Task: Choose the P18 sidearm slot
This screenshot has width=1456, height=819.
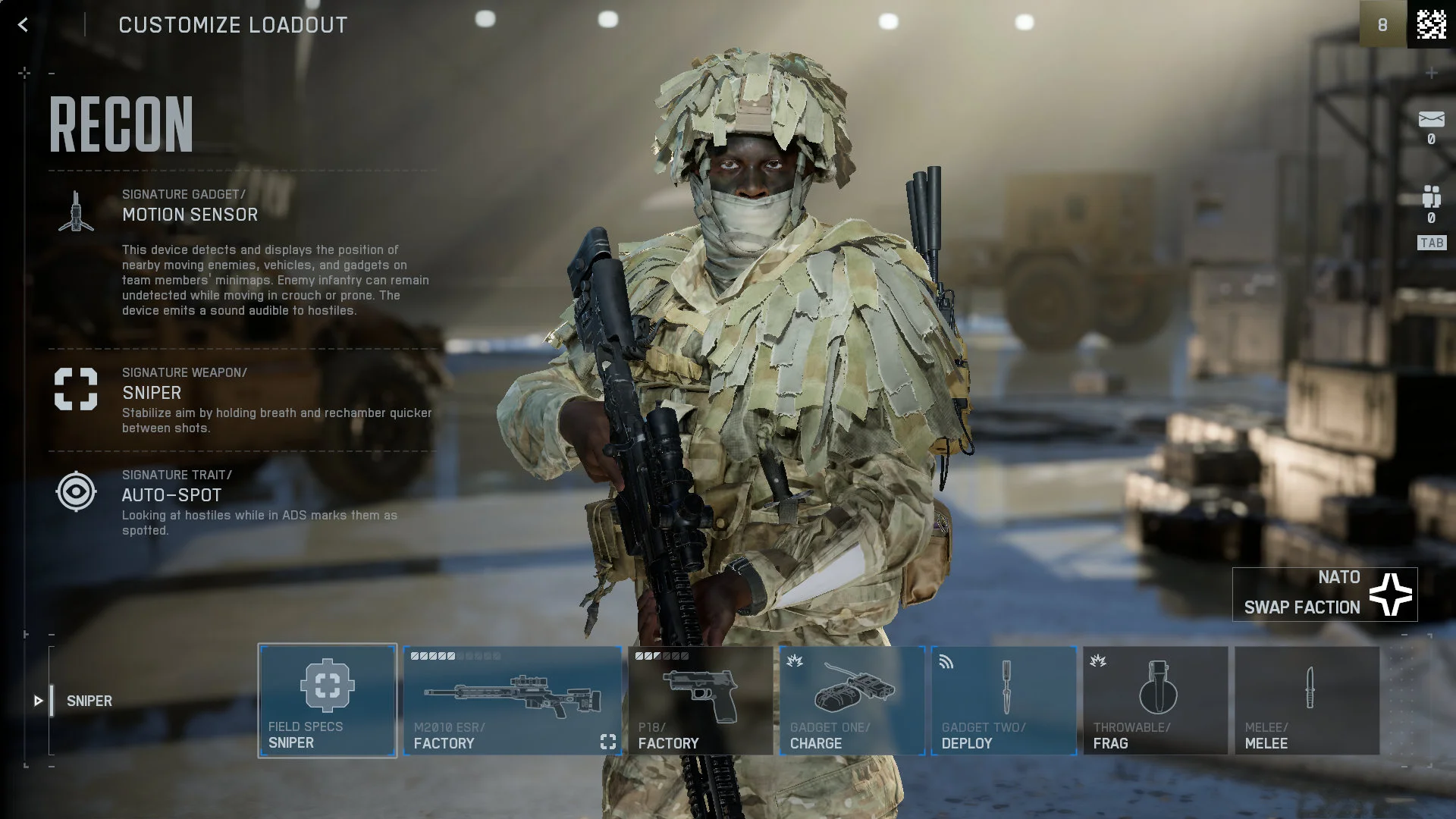Action: pos(699,701)
